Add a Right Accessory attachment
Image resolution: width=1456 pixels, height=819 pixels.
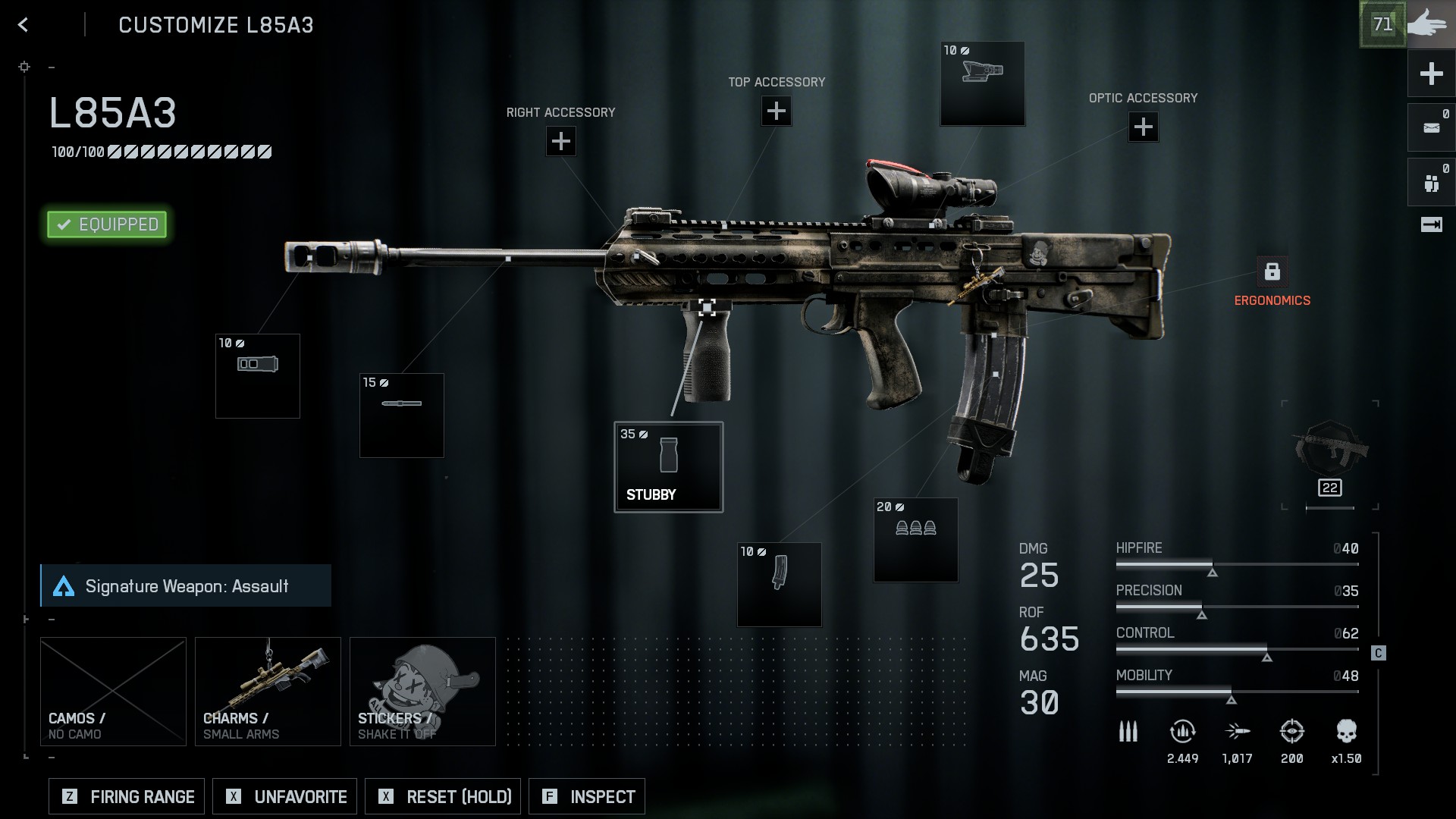point(561,141)
